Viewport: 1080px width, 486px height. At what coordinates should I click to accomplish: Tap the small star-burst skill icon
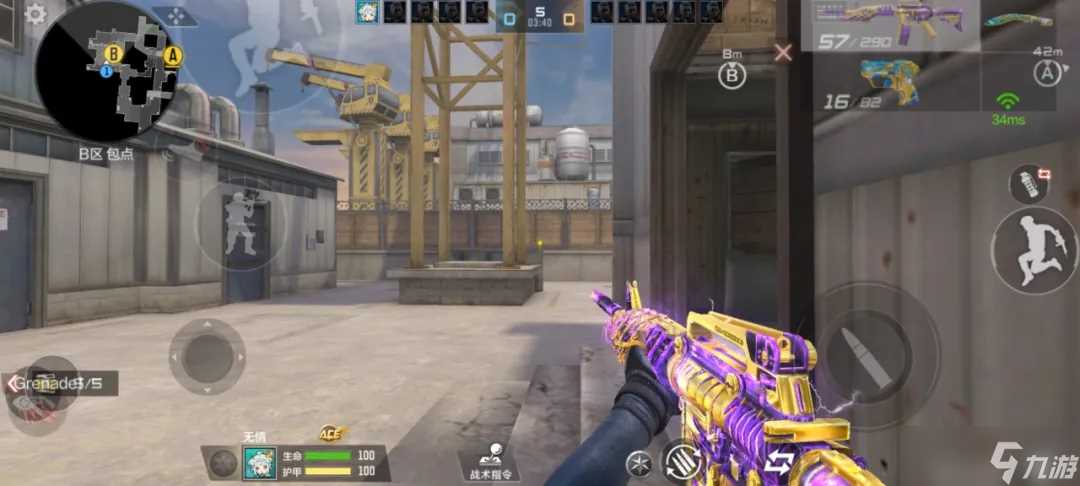pos(637,462)
